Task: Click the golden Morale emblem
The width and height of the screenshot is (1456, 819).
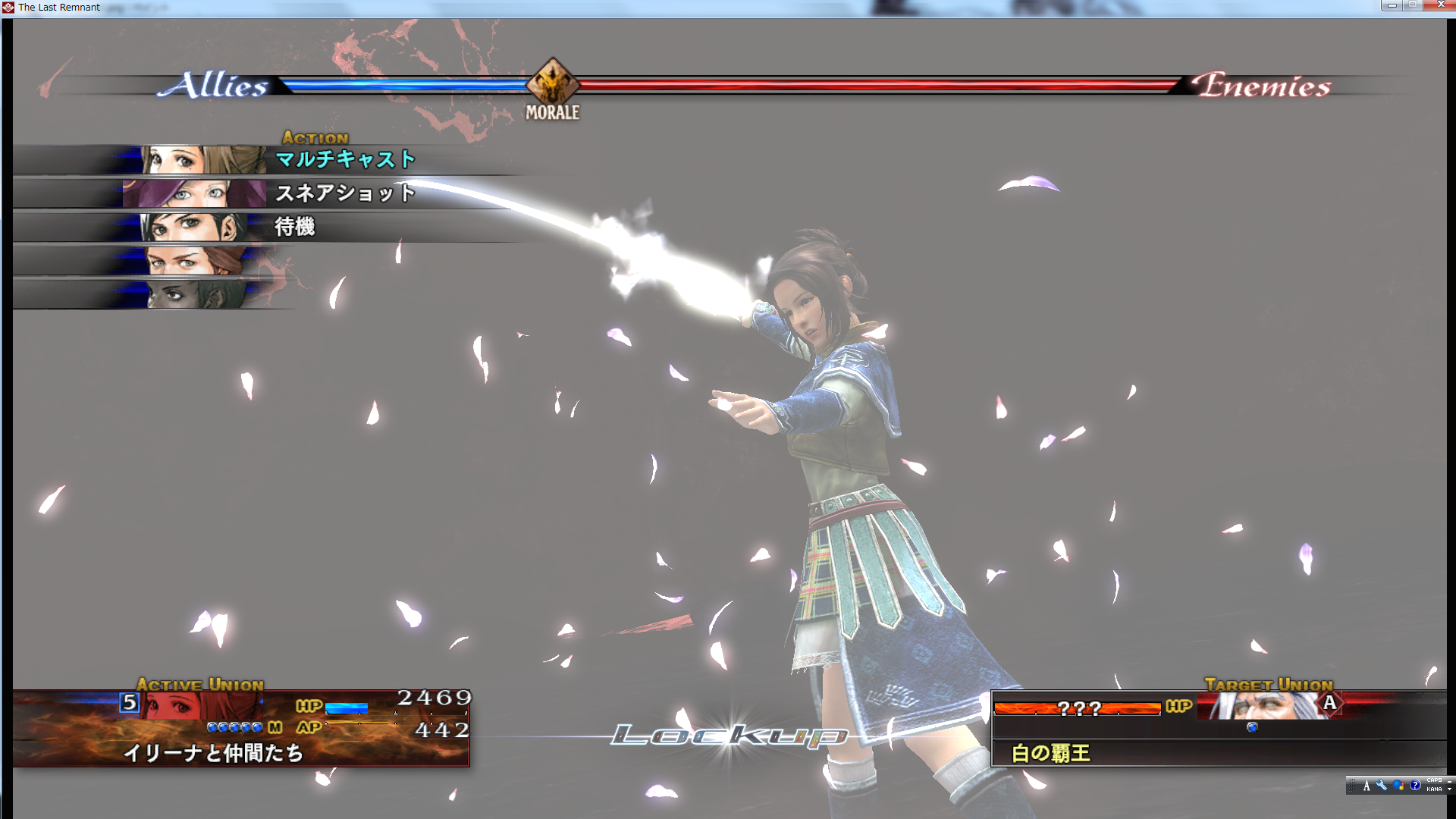Action: [553, 82]
